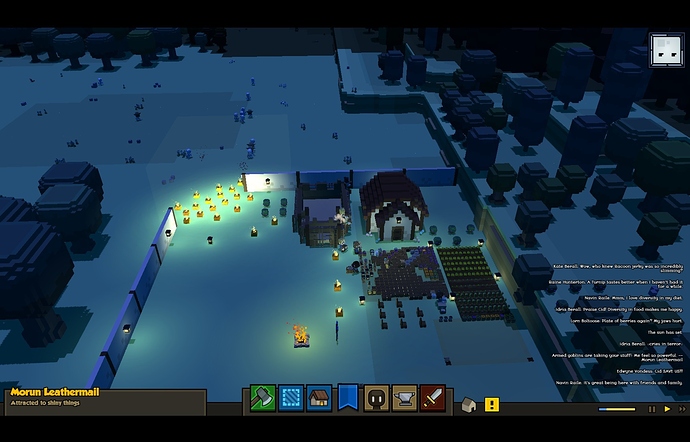Open the harvest menu with the axe icon
Screen dimensions: 690x442
point(262,398)
